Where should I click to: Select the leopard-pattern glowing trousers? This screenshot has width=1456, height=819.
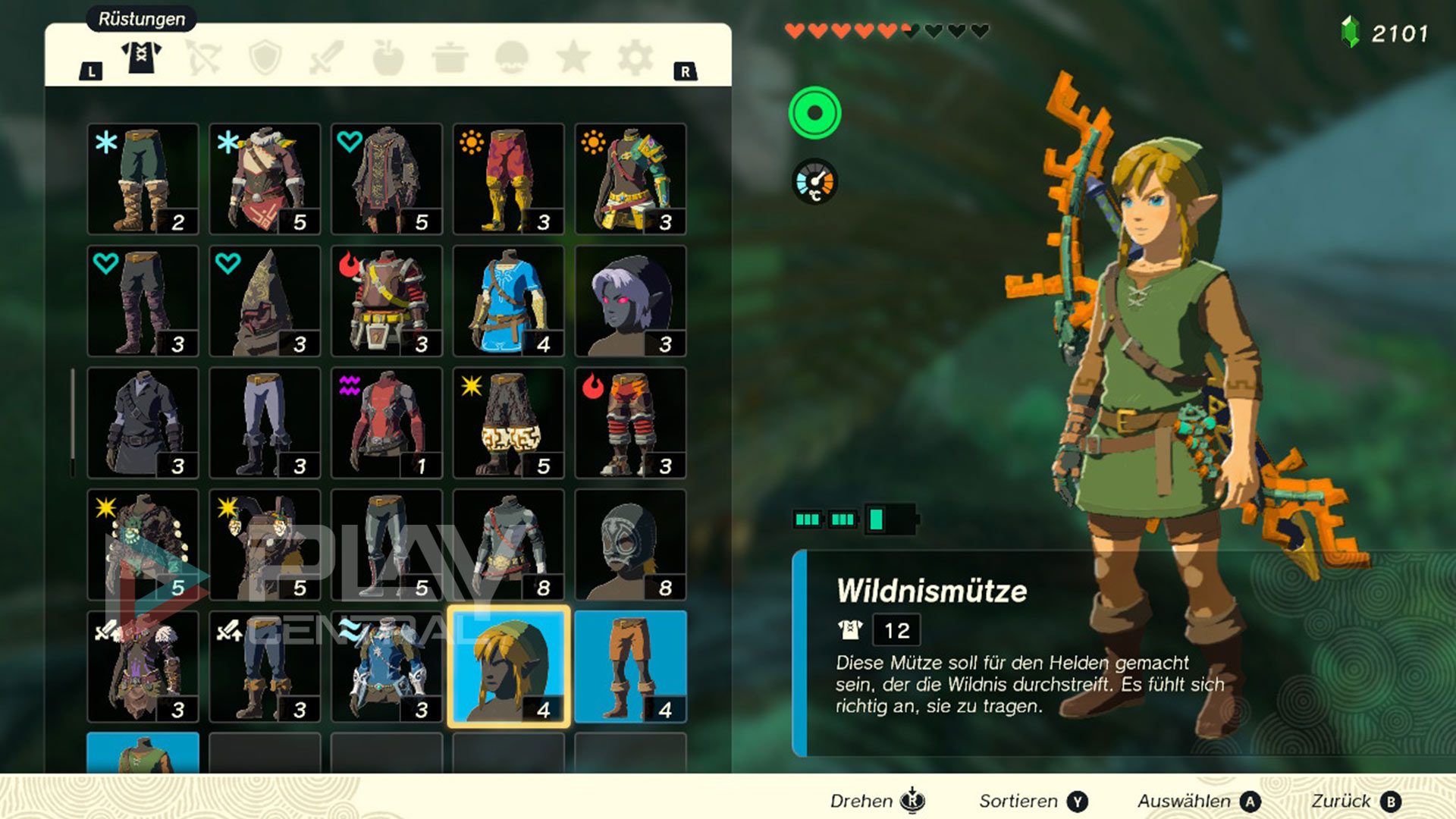508,422
